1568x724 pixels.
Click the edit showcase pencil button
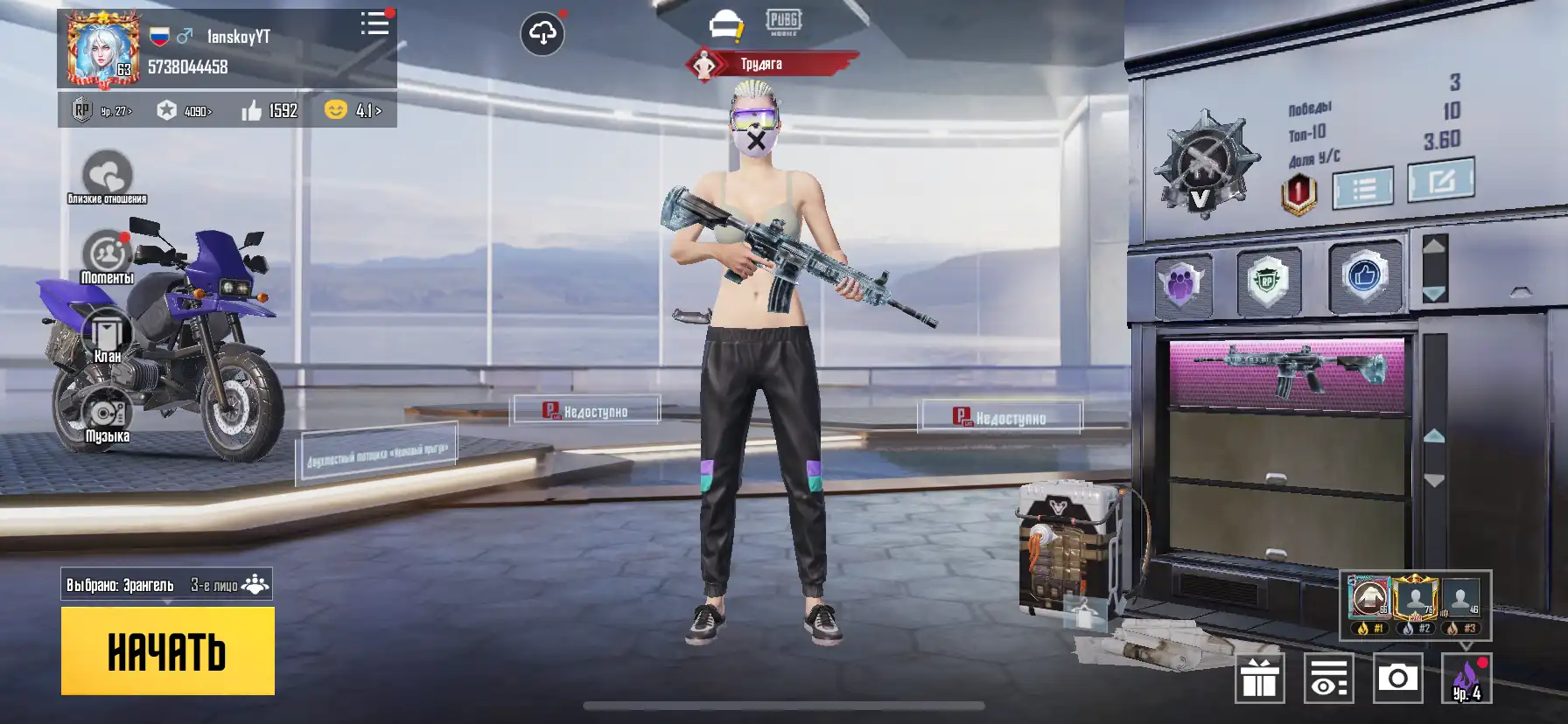[x=1440, y=181]
